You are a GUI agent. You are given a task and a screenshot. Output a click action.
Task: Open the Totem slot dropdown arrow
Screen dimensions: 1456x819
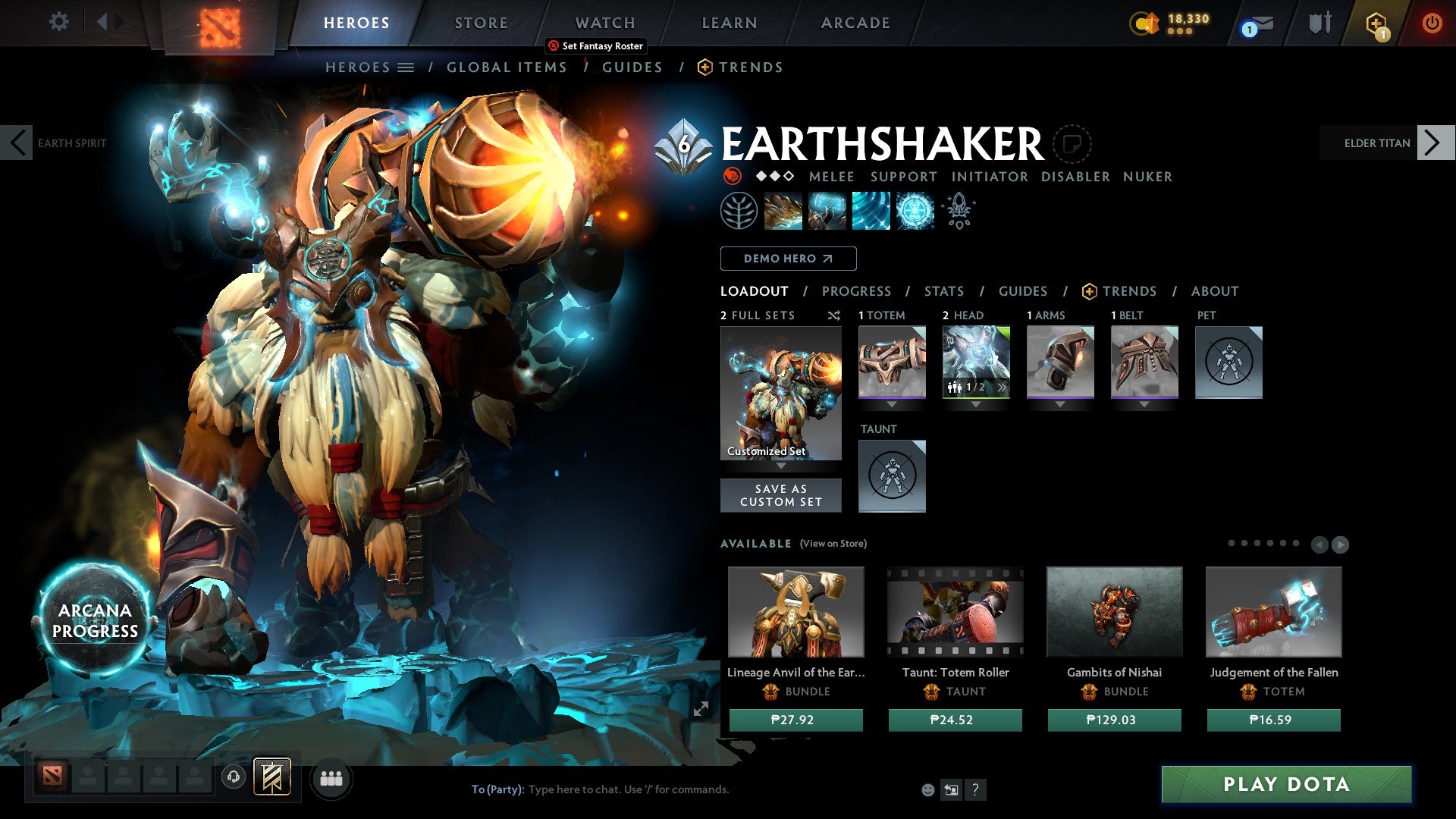[892, 404]
